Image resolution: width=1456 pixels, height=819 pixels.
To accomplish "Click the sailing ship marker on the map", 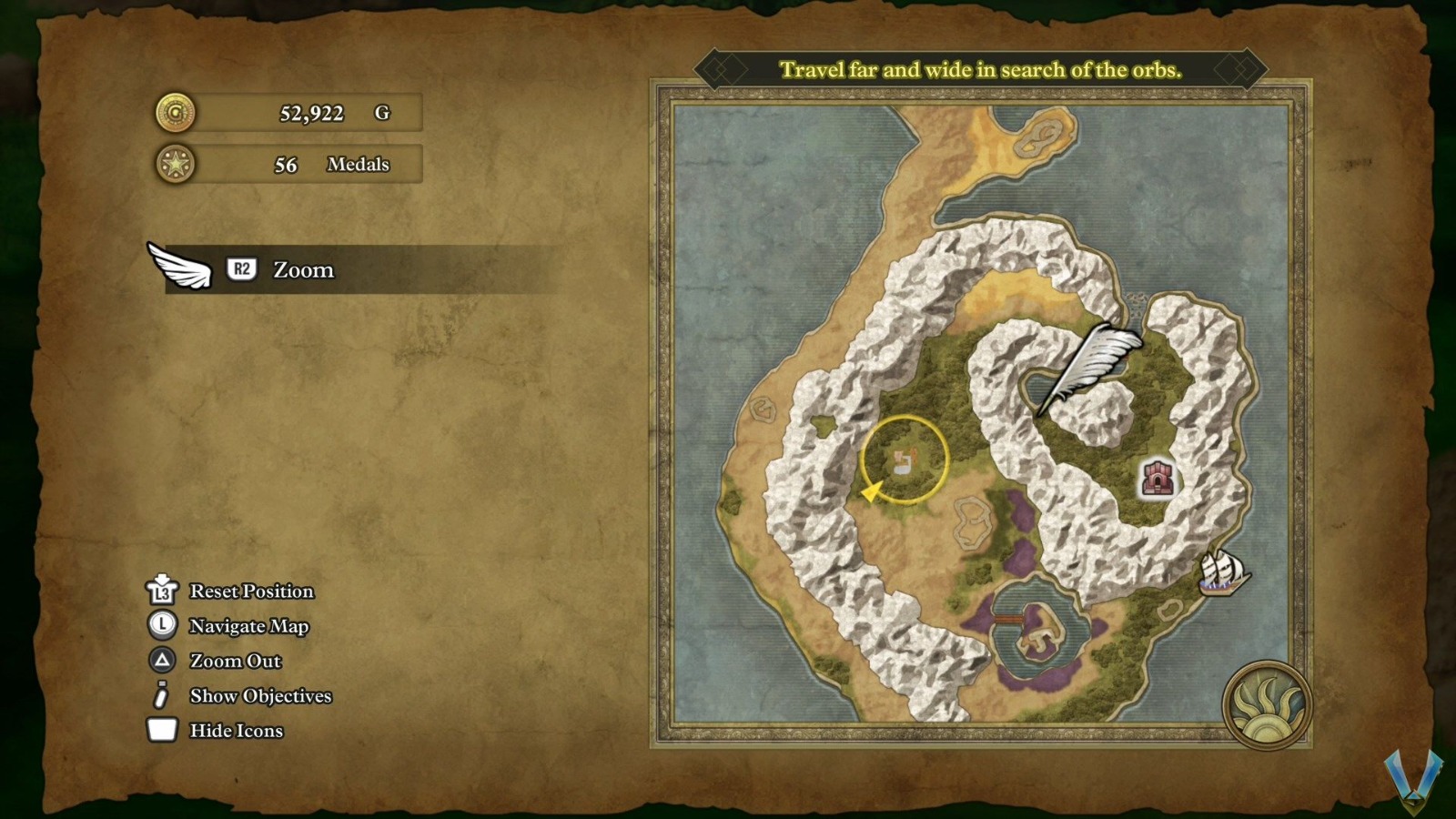I will pyautogui.click(x=1221, y=572).
